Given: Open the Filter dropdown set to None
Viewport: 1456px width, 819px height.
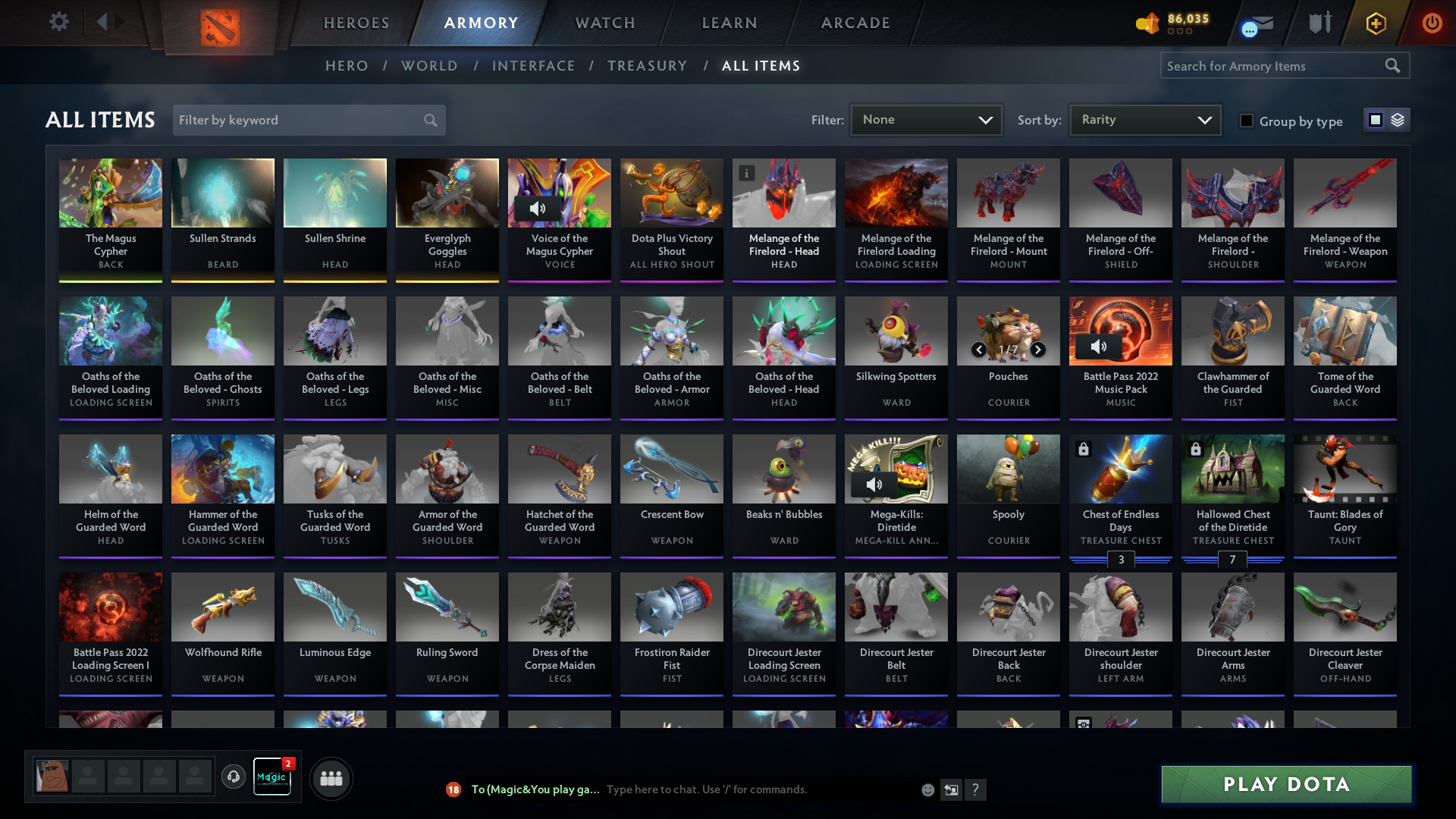Looking at the screenshot, I should [x=926, y=120].
